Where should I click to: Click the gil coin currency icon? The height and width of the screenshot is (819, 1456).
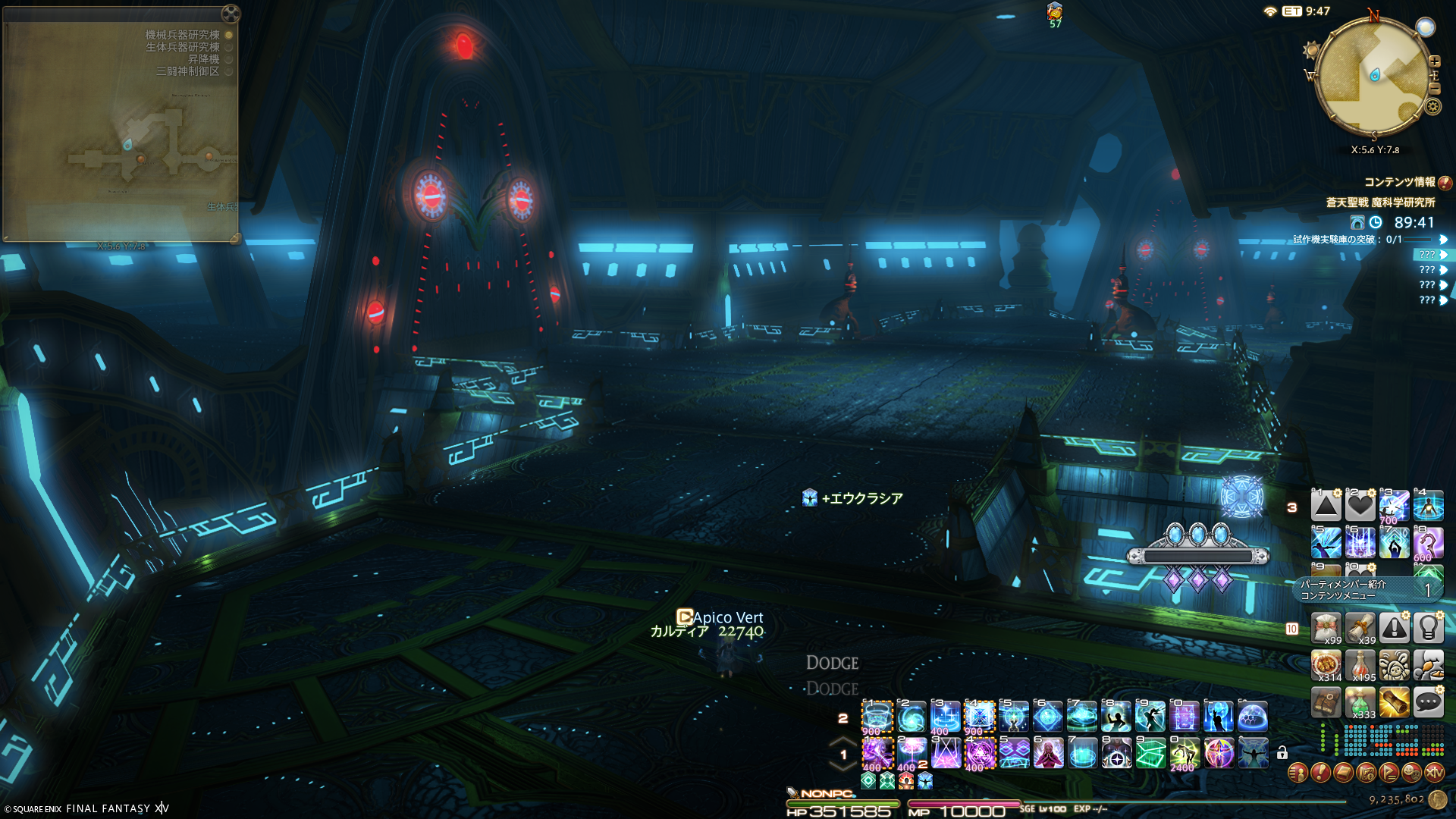point(1437,799)
